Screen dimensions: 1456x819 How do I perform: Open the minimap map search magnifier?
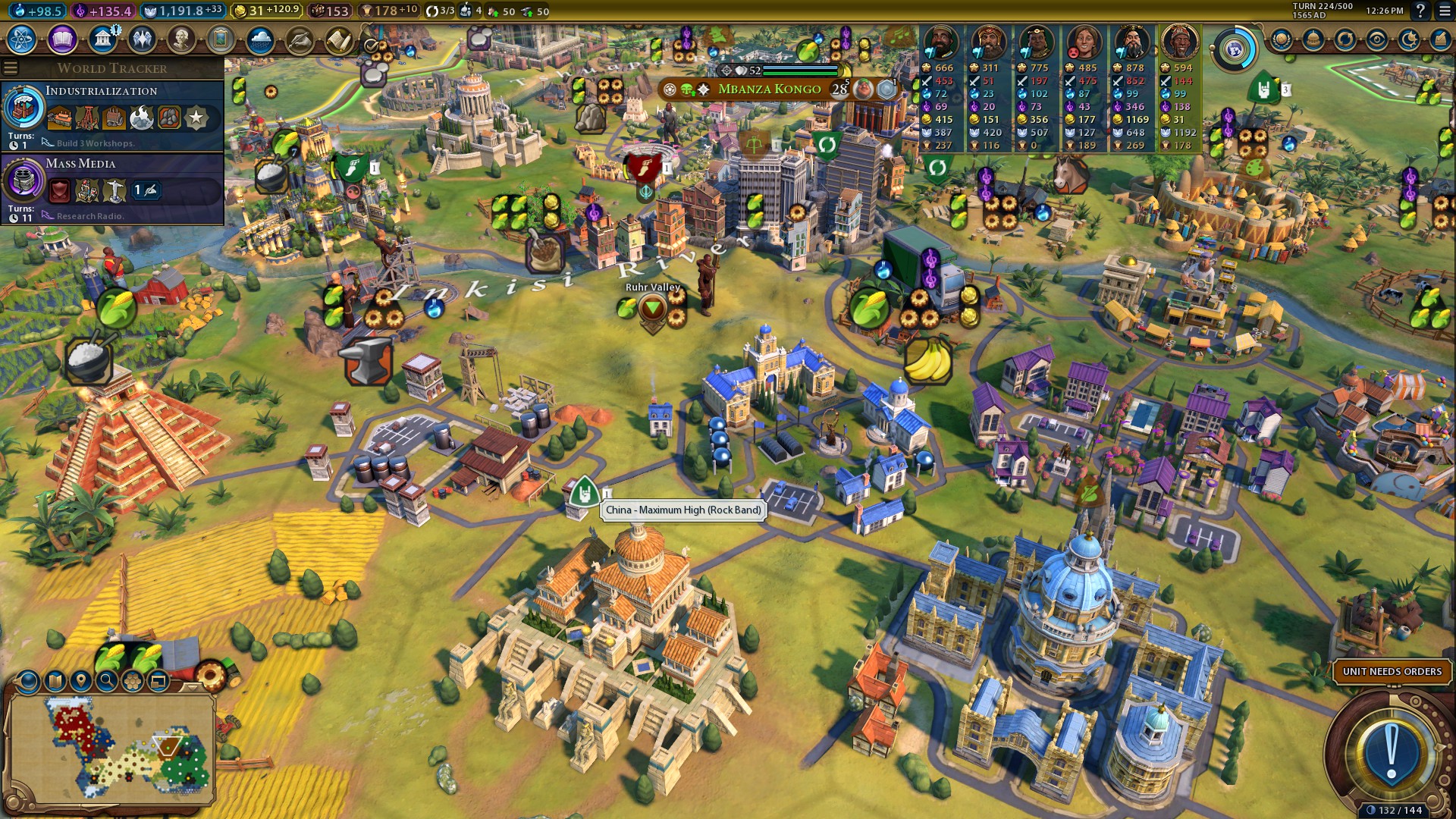107,680
